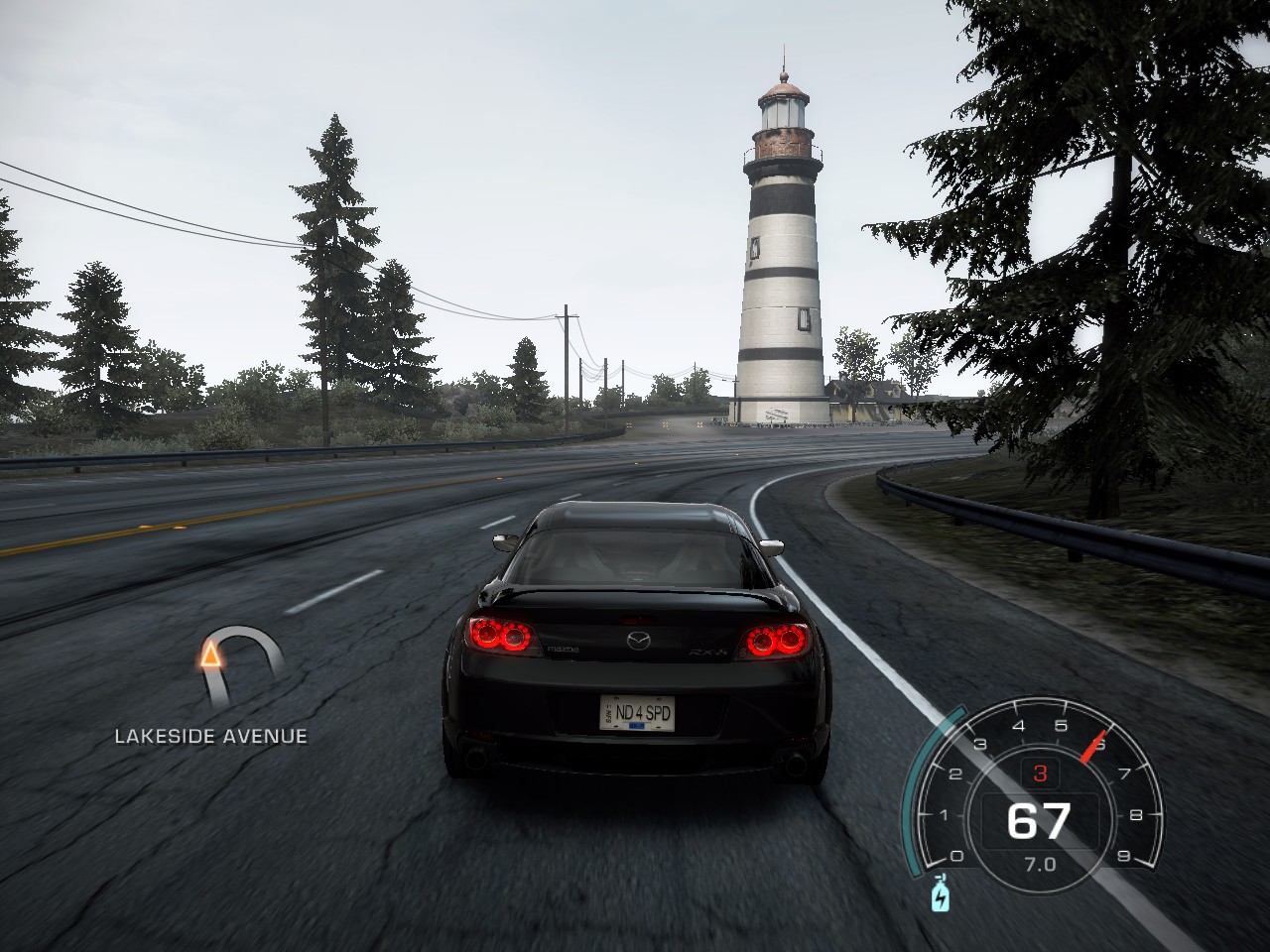The width and height of the screenshot is (1270, 952).
Task: Toggle the left taillight of the car
Action: click(x=499, y=634)
